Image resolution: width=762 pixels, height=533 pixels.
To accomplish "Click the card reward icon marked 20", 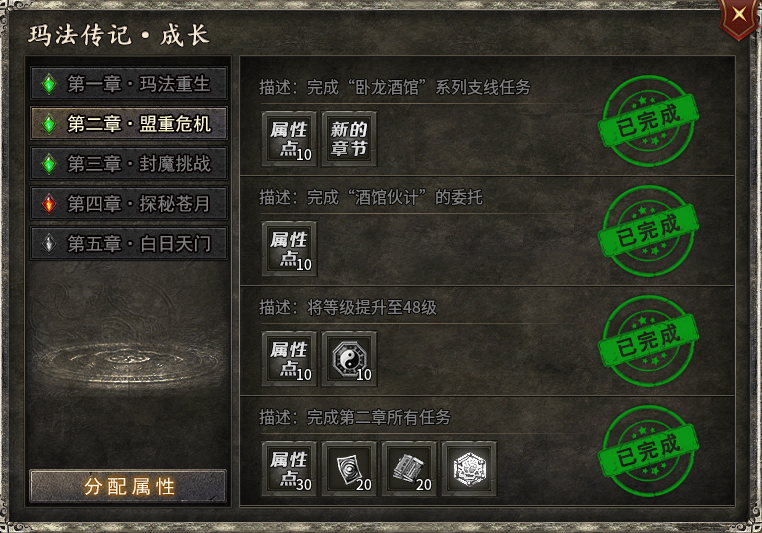I will 350,468.
